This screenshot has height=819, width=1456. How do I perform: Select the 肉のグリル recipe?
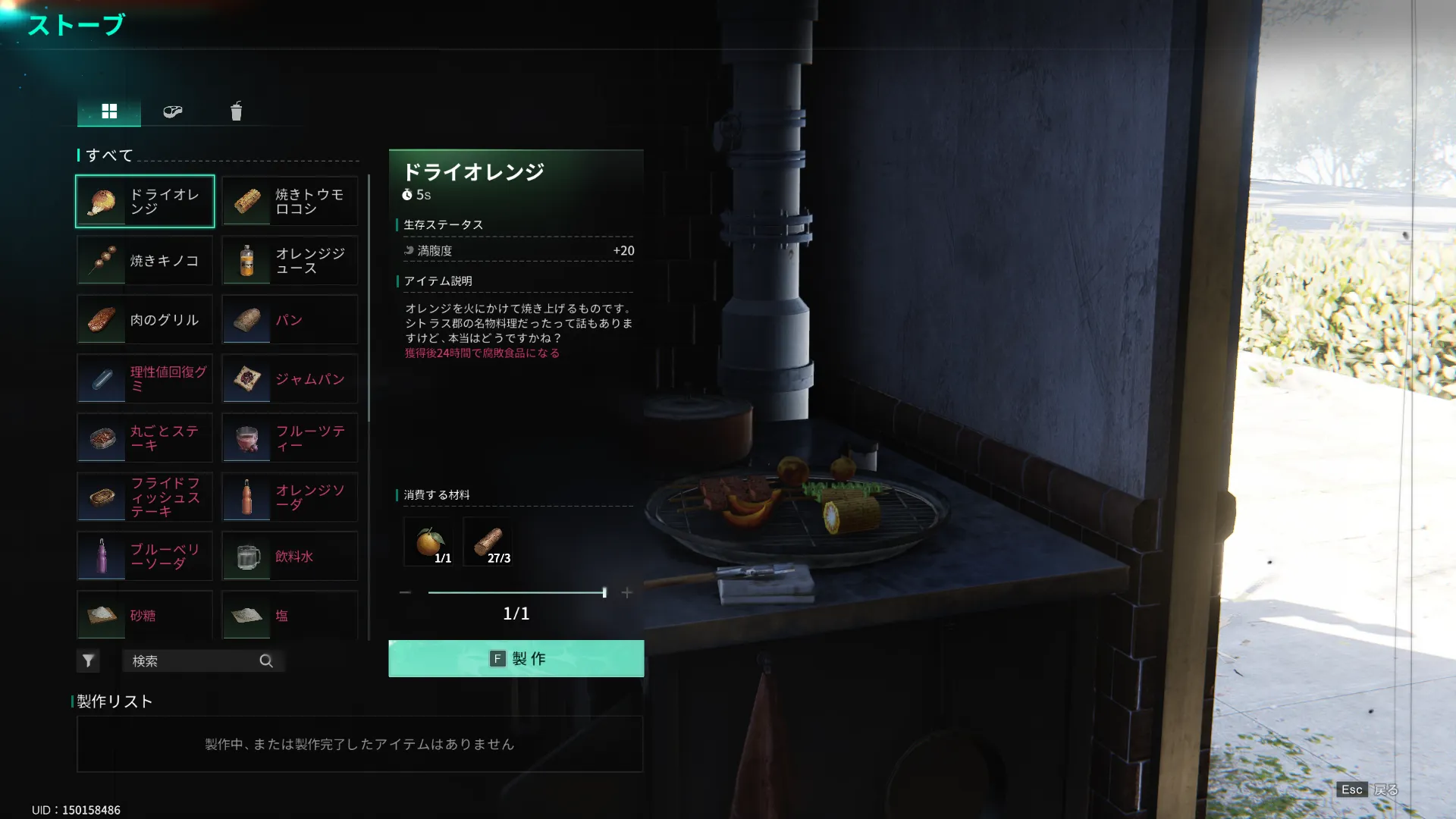[x=145, y=320]
